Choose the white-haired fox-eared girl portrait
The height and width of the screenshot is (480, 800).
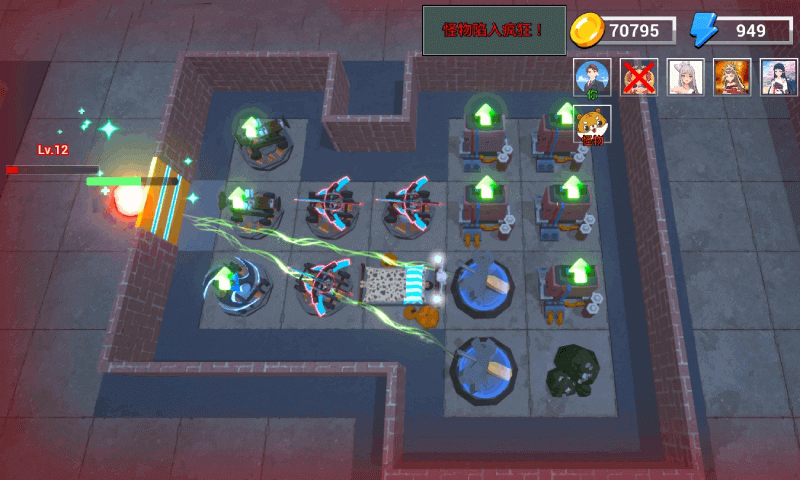coord(686,77)
